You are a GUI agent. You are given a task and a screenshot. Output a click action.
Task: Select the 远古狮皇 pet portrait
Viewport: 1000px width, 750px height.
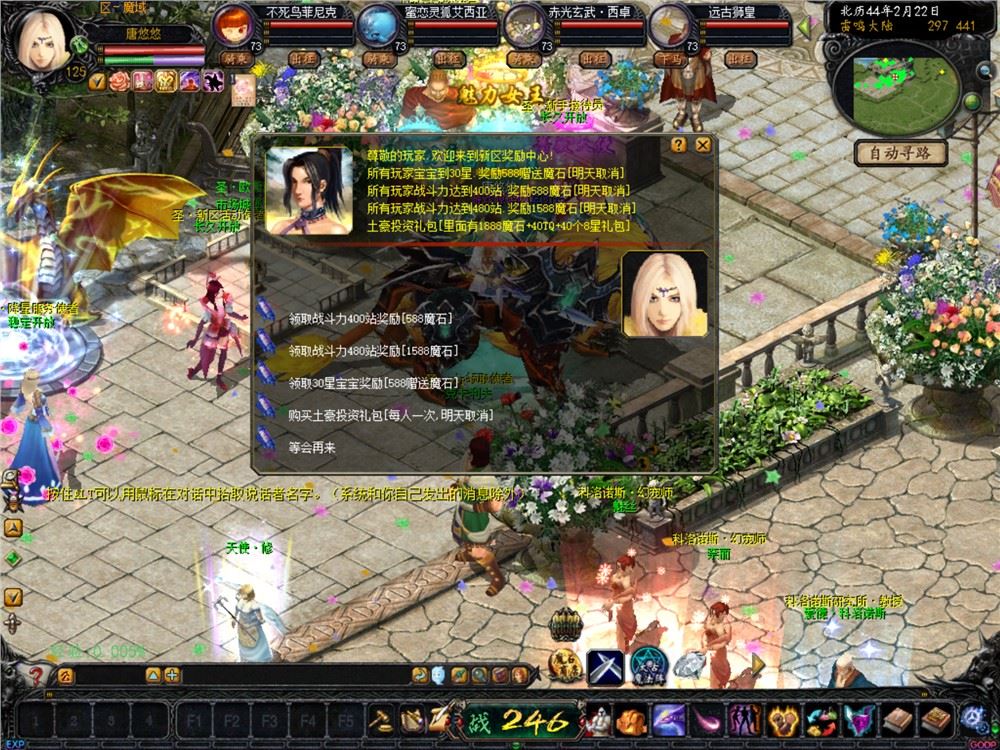[666, 25]
